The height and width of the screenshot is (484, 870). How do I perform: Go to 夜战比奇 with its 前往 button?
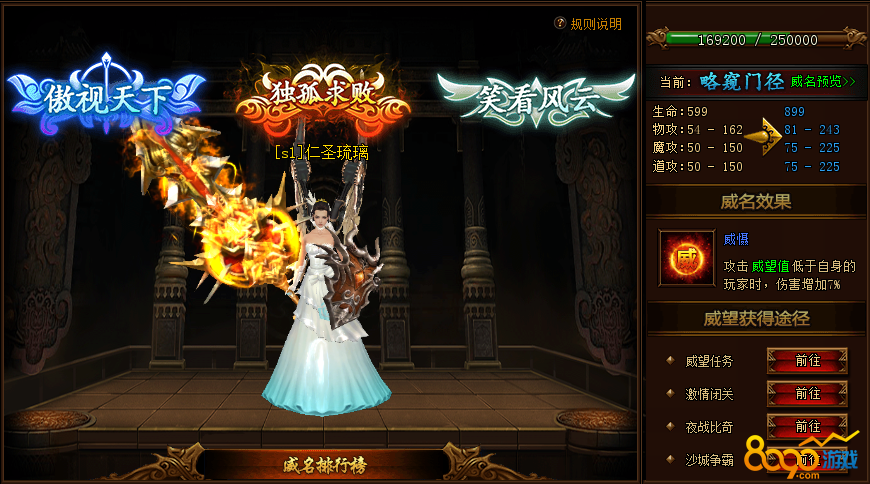pos(807,427)
